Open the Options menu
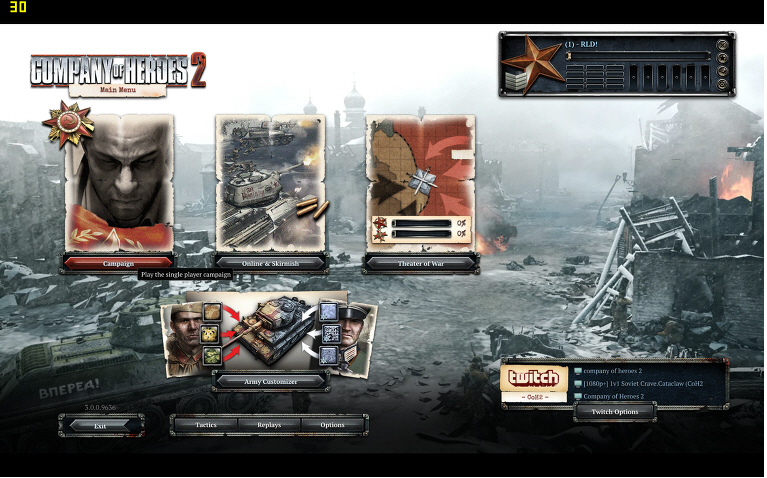 (x=333, y=425)
